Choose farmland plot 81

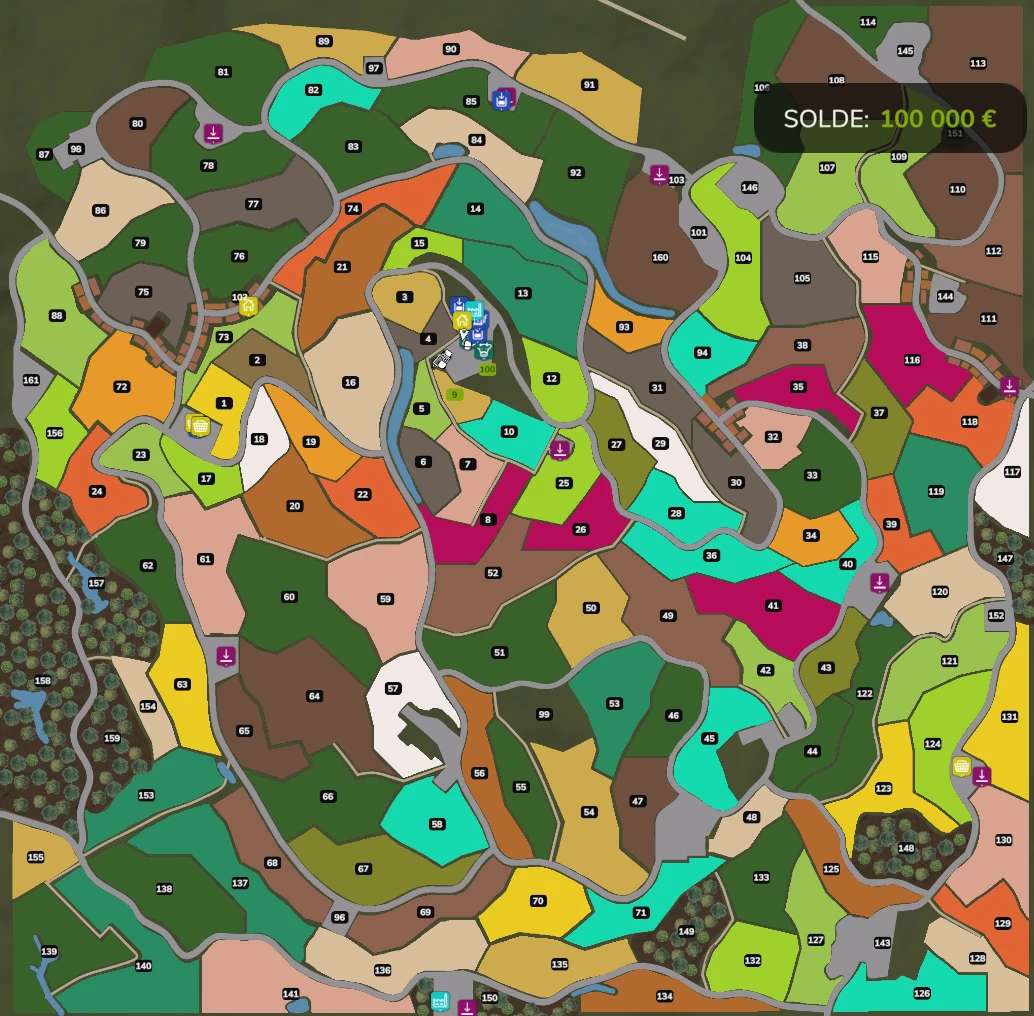(x=223, y=72)
